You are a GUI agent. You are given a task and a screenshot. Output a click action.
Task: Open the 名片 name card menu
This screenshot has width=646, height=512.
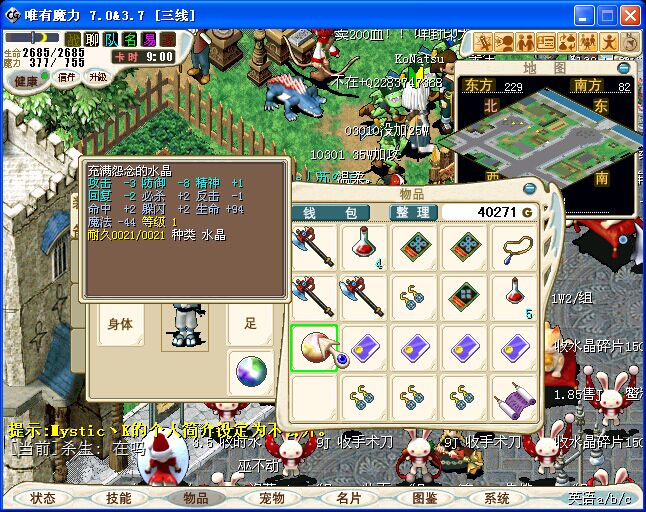[x=348, y=497]
